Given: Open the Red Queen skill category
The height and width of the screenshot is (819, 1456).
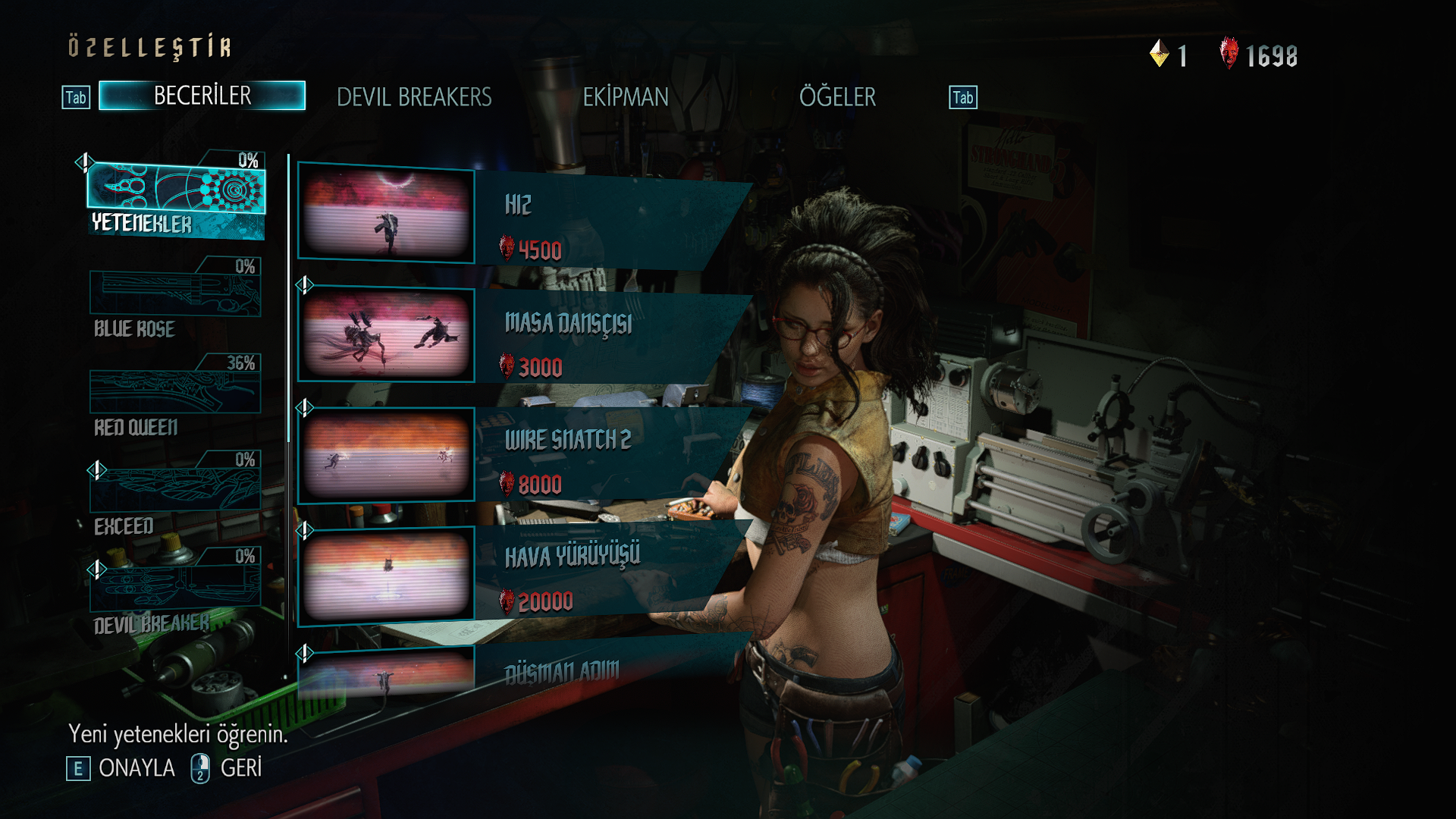Looking at the screenshot, I should (175, 396).
